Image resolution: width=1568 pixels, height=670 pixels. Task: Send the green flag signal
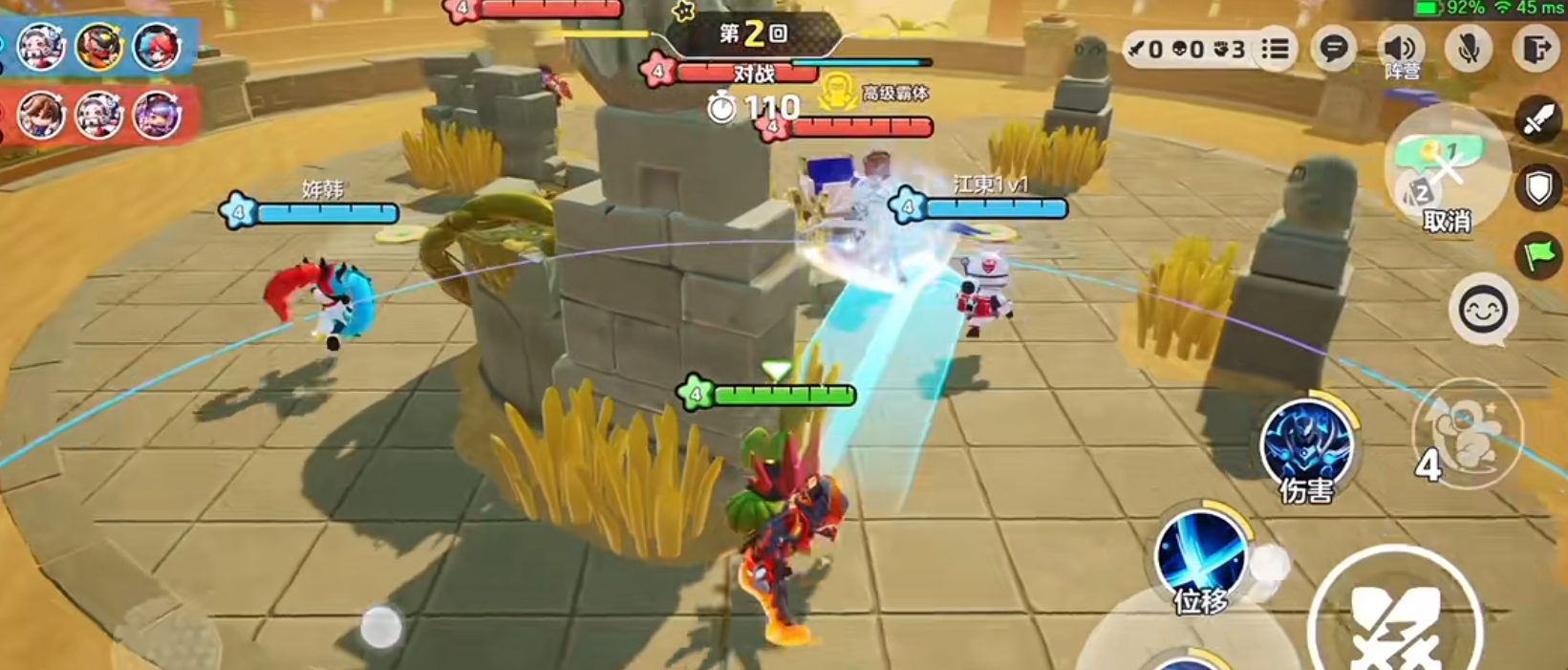click(x=1538, y=255)
